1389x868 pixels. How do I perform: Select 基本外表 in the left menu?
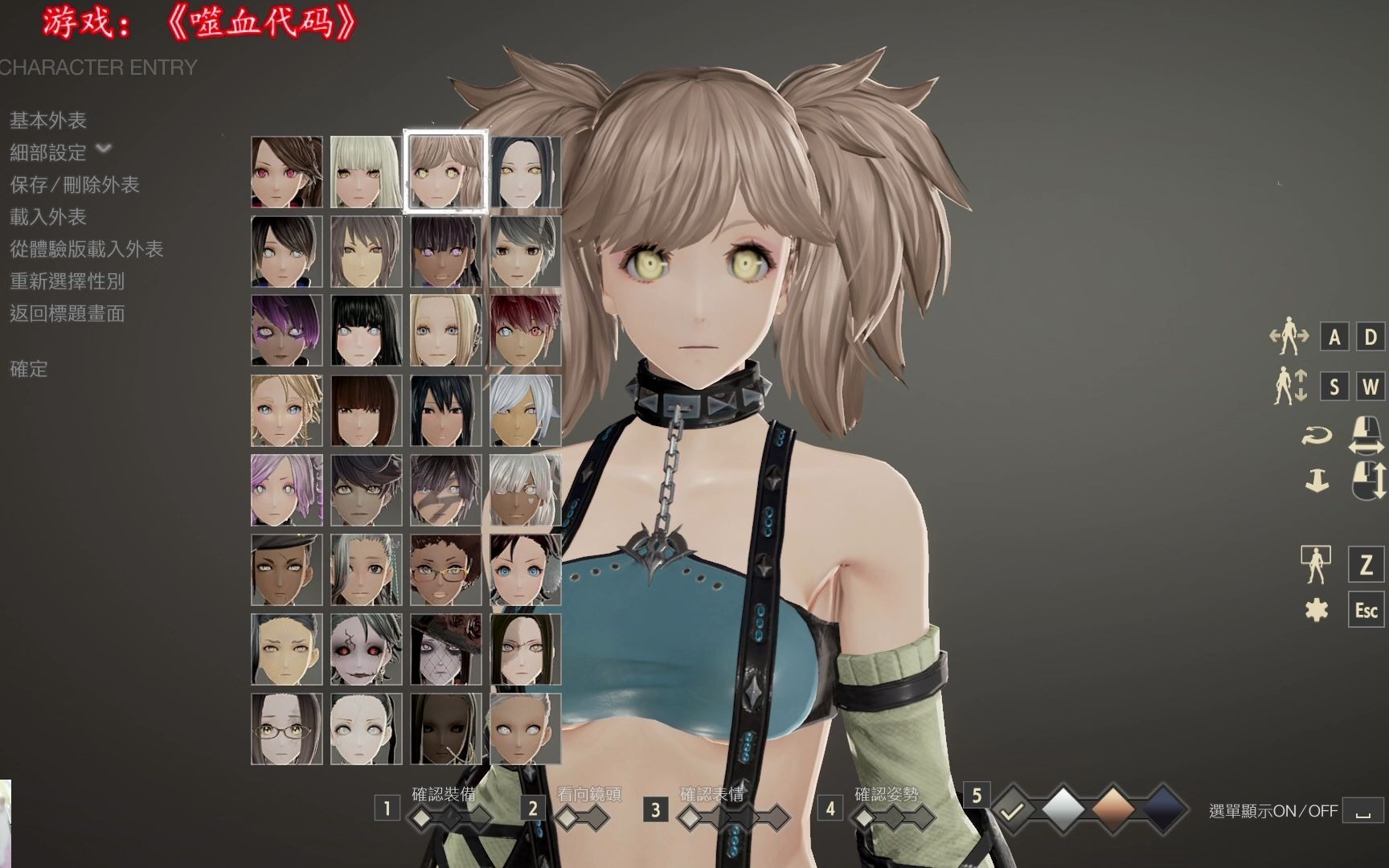tap(48, 121)
